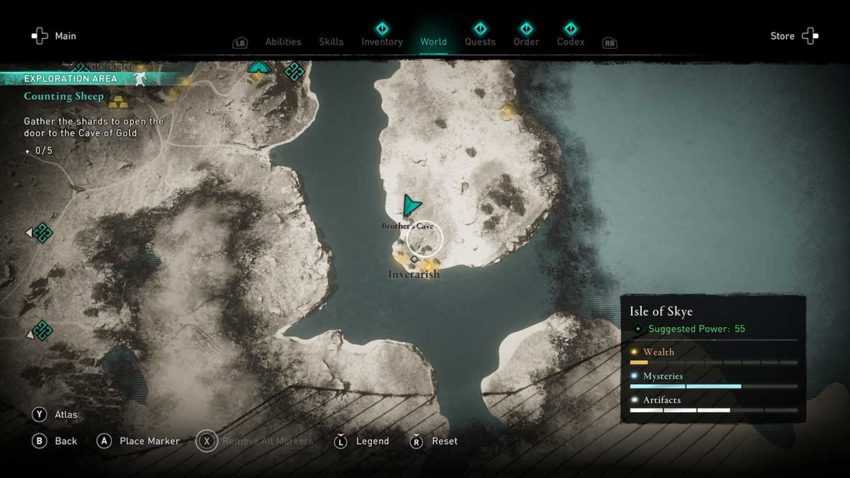Show the map Legend
The image size is (850, 478).
click(362, 441)
